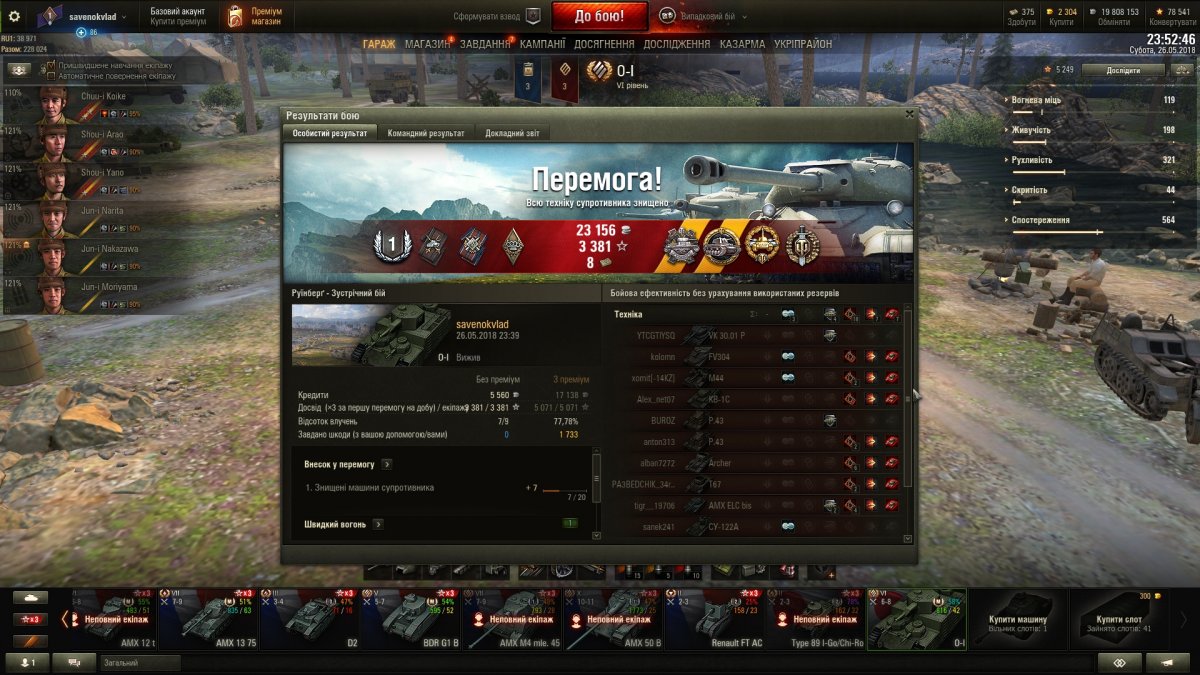Open the settings gear menu
The image size is (1200, 675).
point(14,16)
